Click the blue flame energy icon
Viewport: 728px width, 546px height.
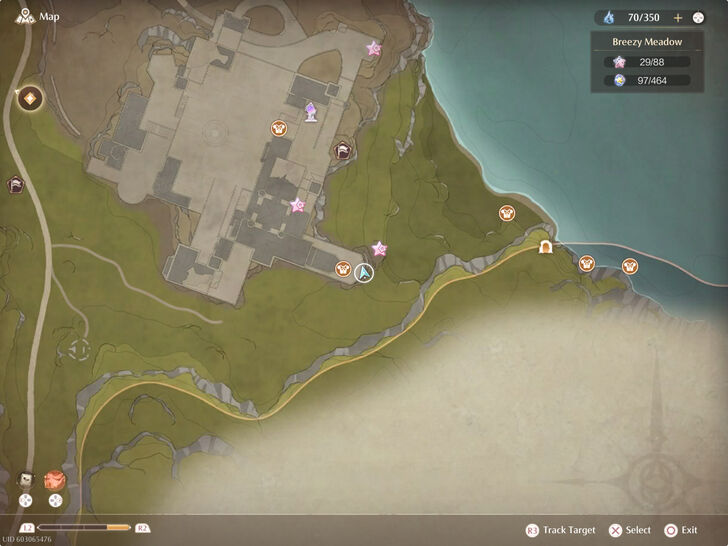(607, 17)
